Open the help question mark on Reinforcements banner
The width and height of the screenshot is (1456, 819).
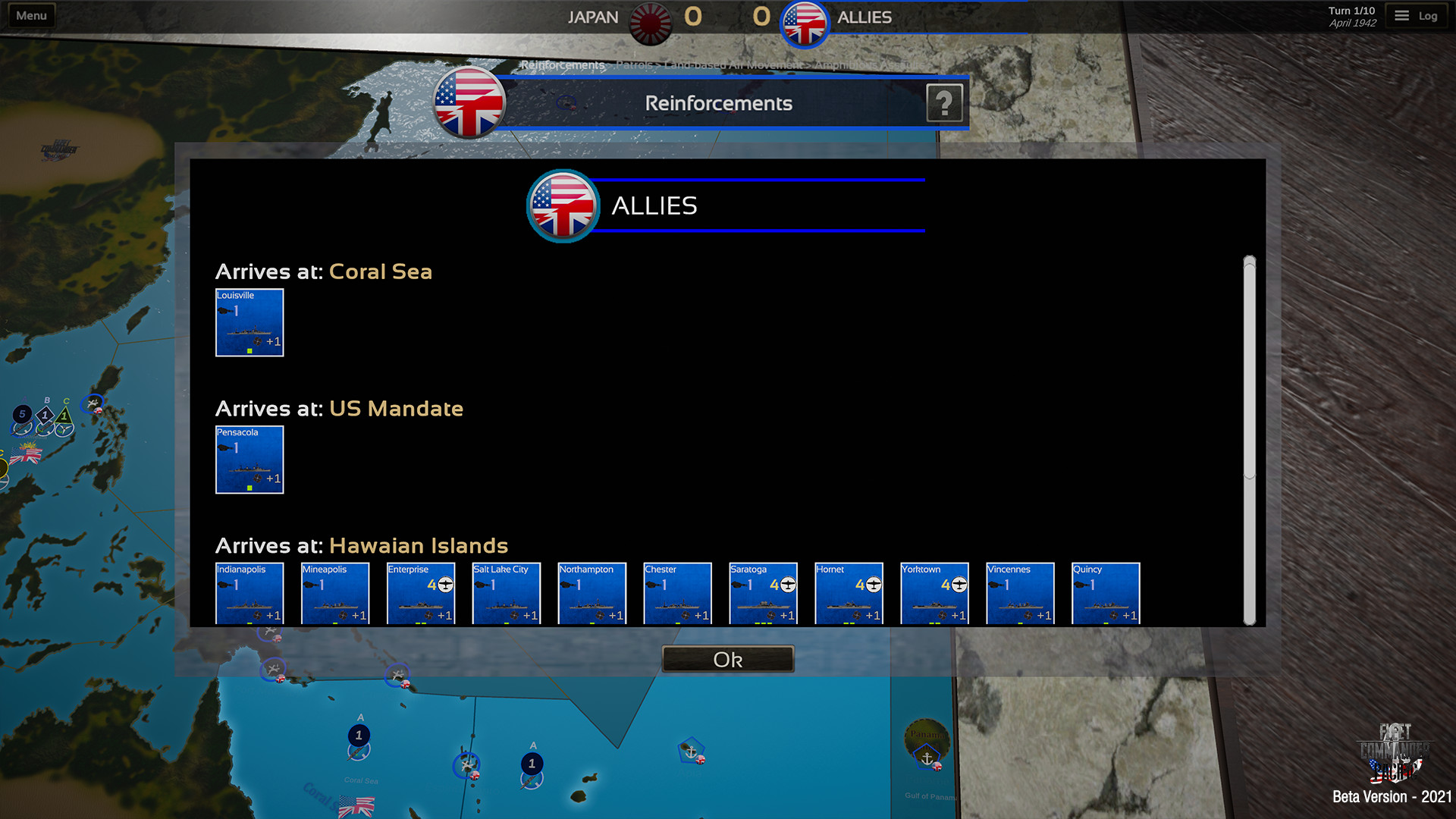tap(945, 103)
